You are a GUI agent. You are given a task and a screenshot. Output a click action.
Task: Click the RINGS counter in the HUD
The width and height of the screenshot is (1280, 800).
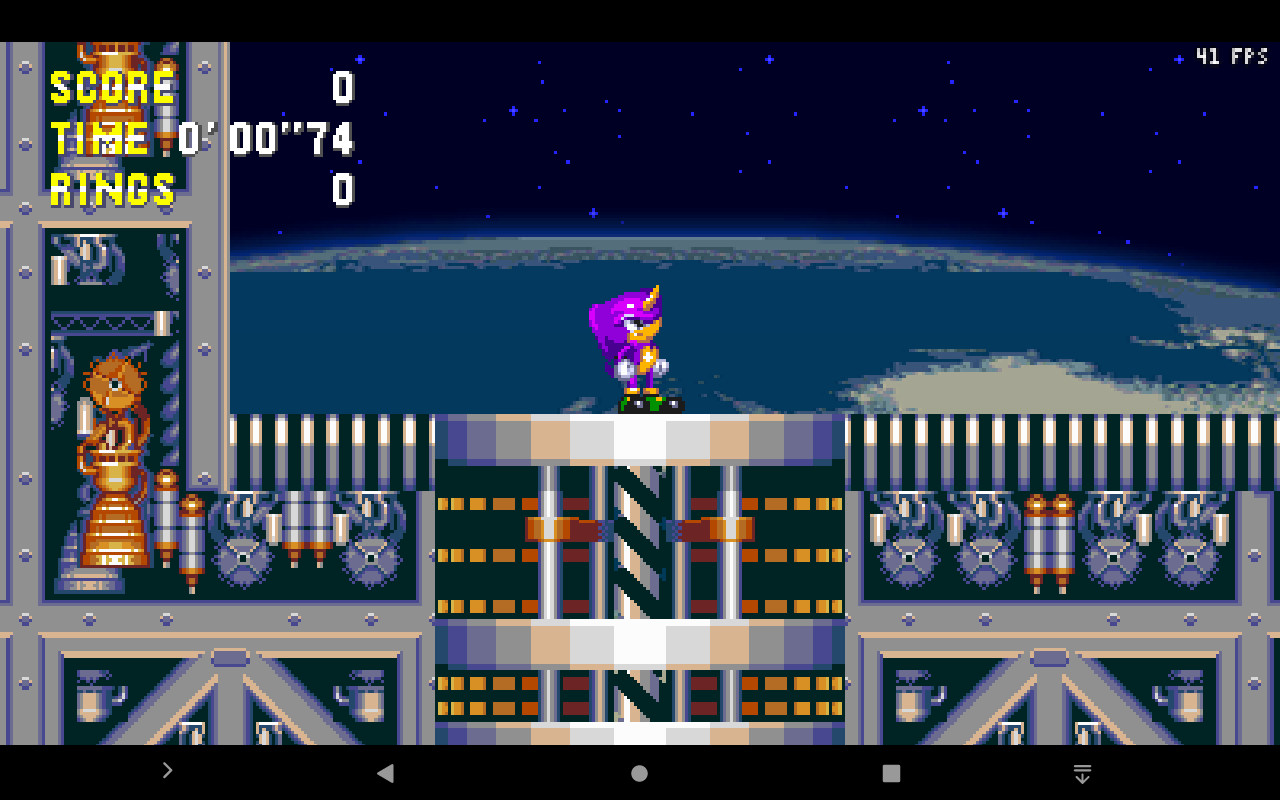tap(110, 190)
